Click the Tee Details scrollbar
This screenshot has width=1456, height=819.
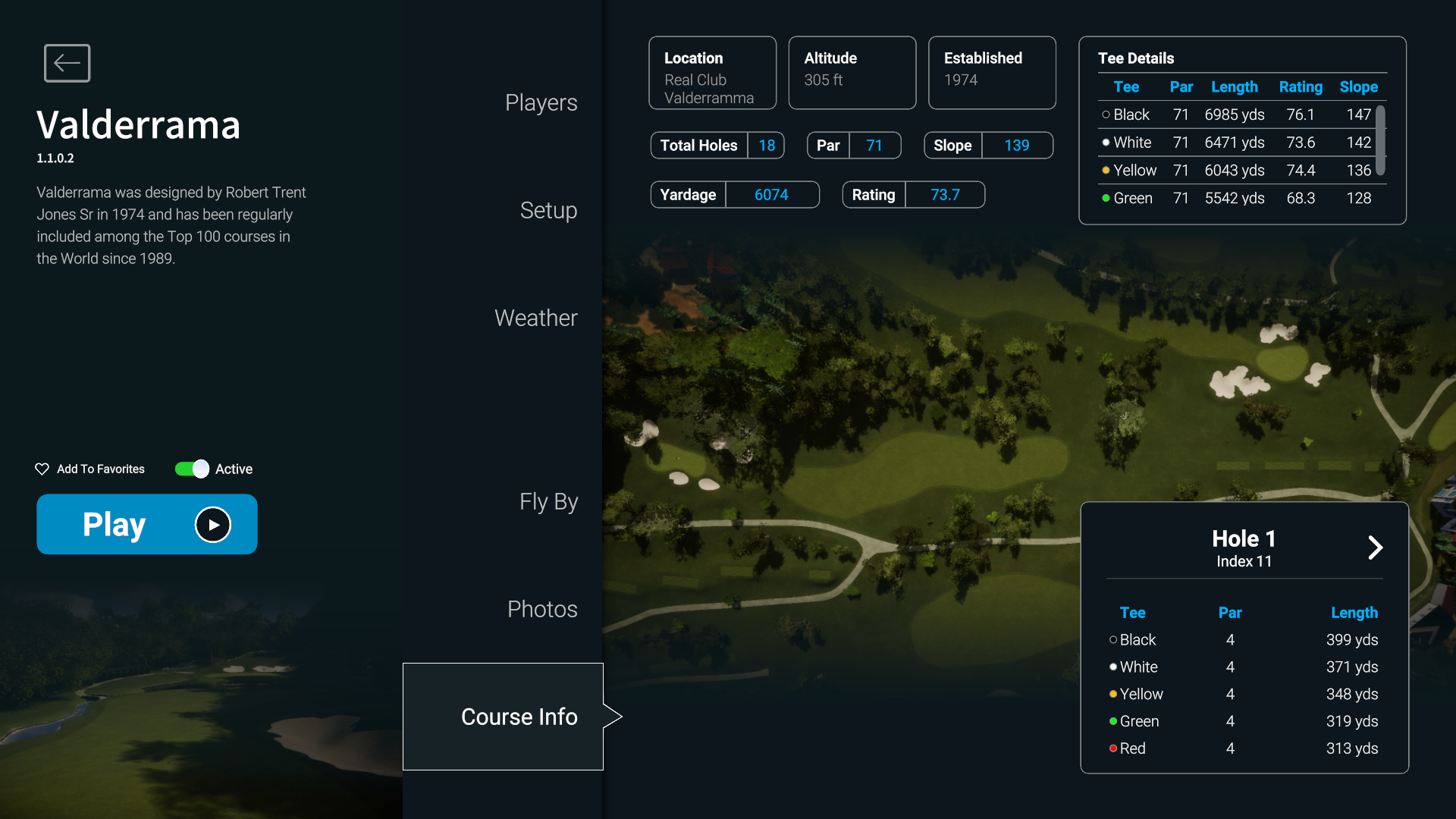[x=1381, y=141]
